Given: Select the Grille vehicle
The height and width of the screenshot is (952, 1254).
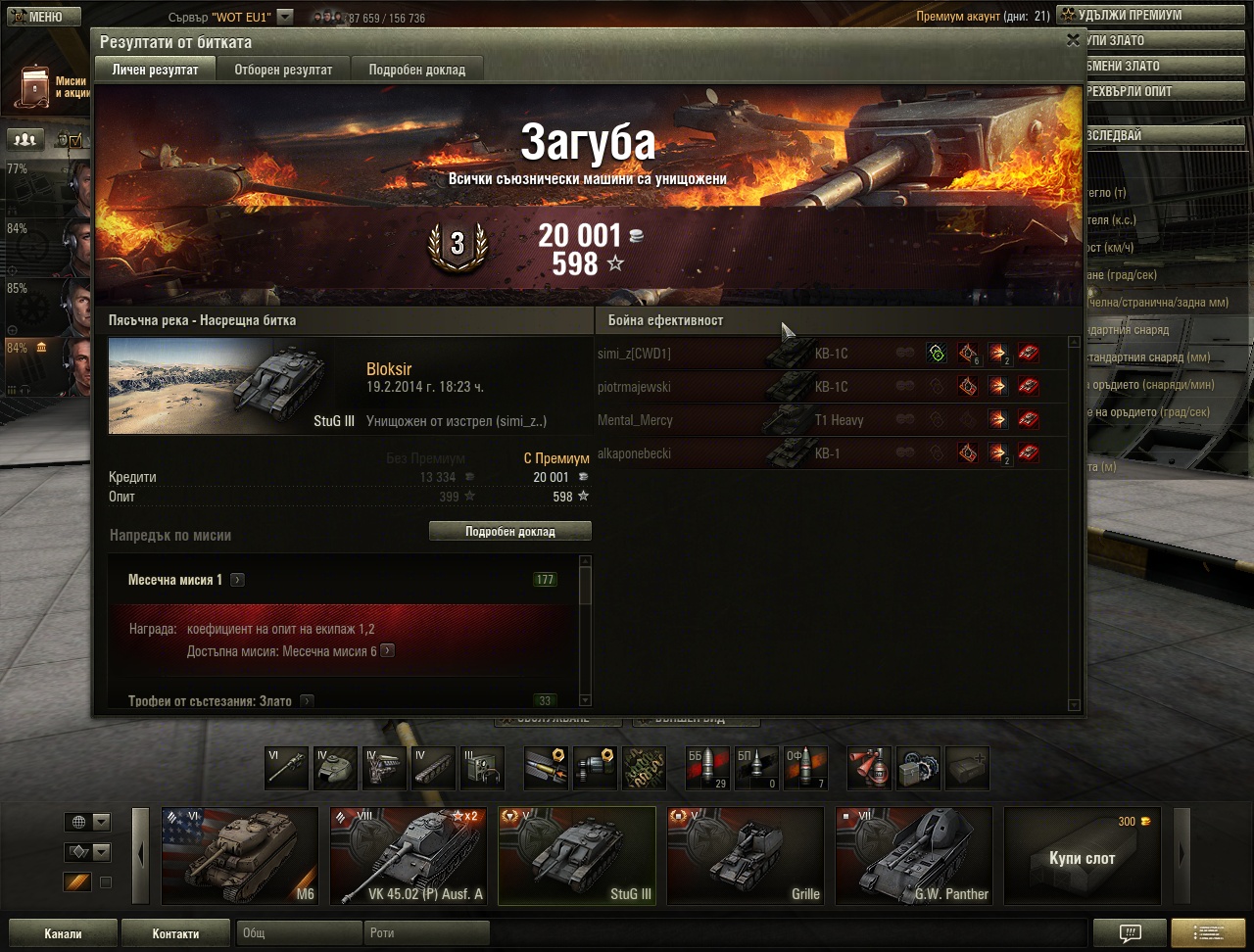Looking at the screenshot, I should click(x=745, y=855).
